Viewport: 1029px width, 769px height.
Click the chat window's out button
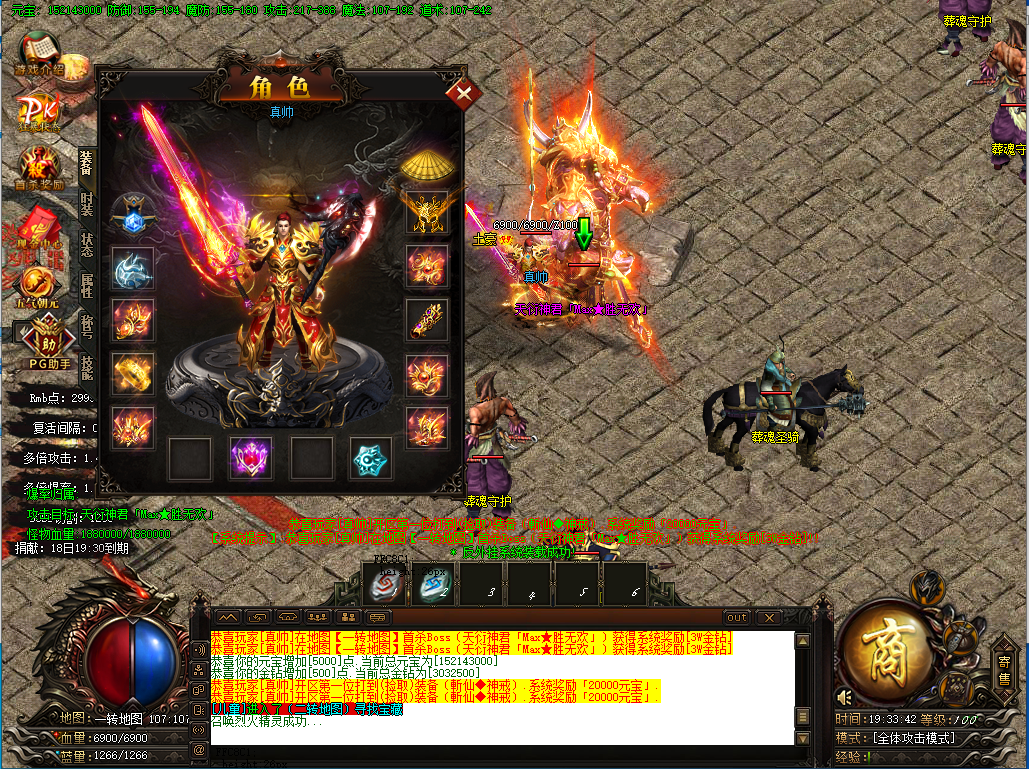[x=737, y=617]
